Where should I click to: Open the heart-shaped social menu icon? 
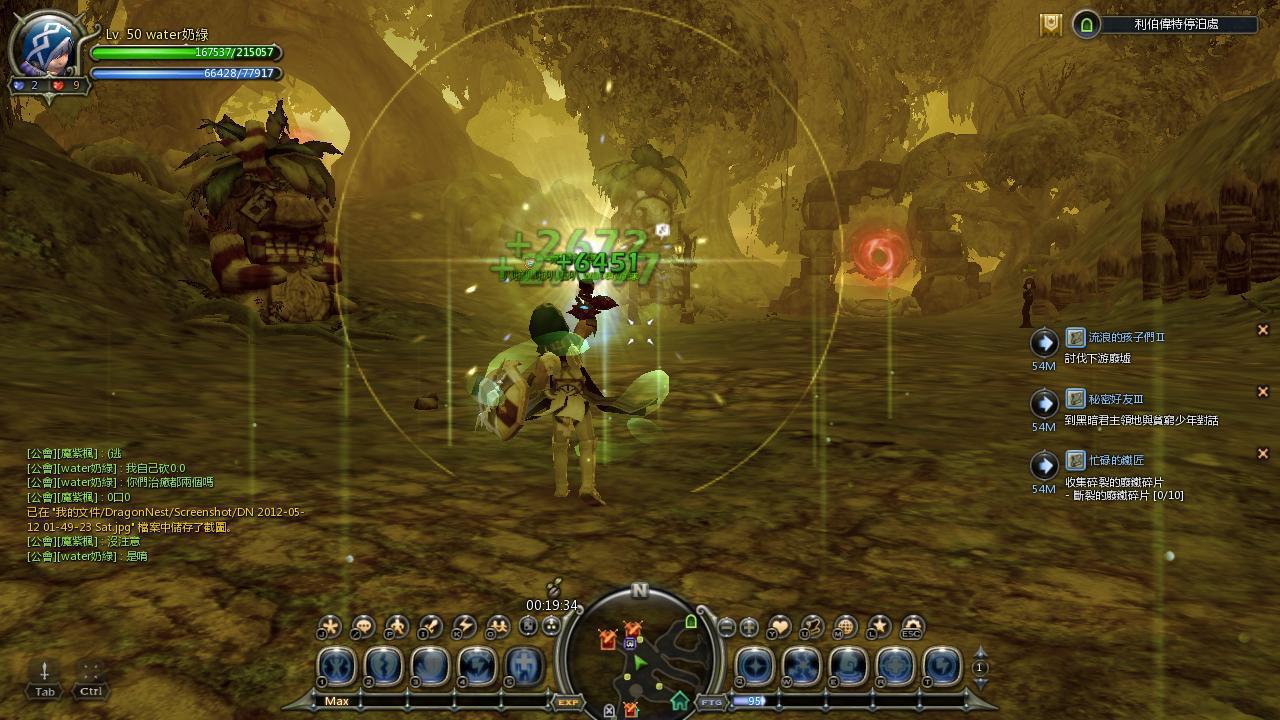(779, 627)
